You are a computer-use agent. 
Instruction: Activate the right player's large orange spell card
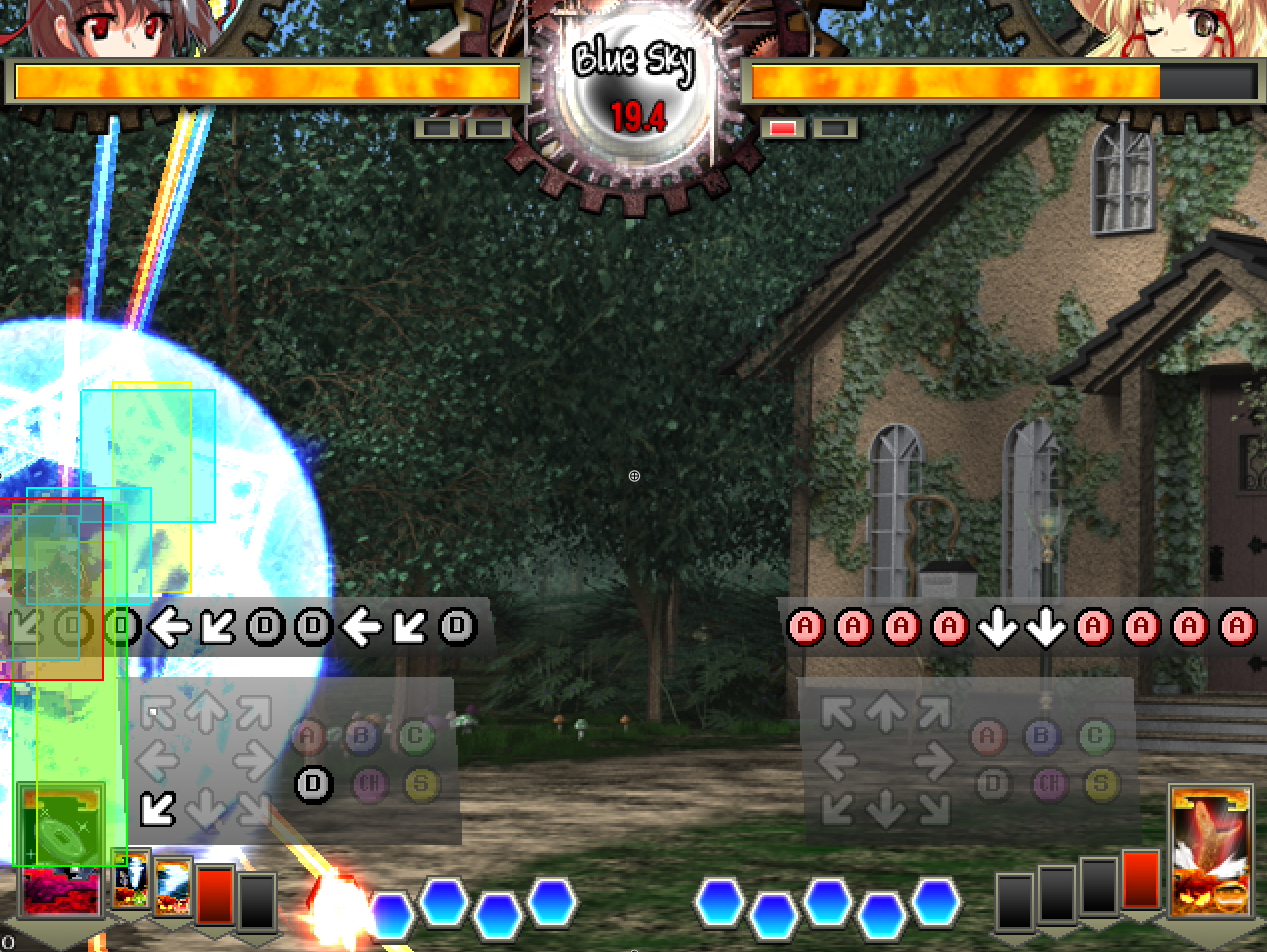point(1209,850)
